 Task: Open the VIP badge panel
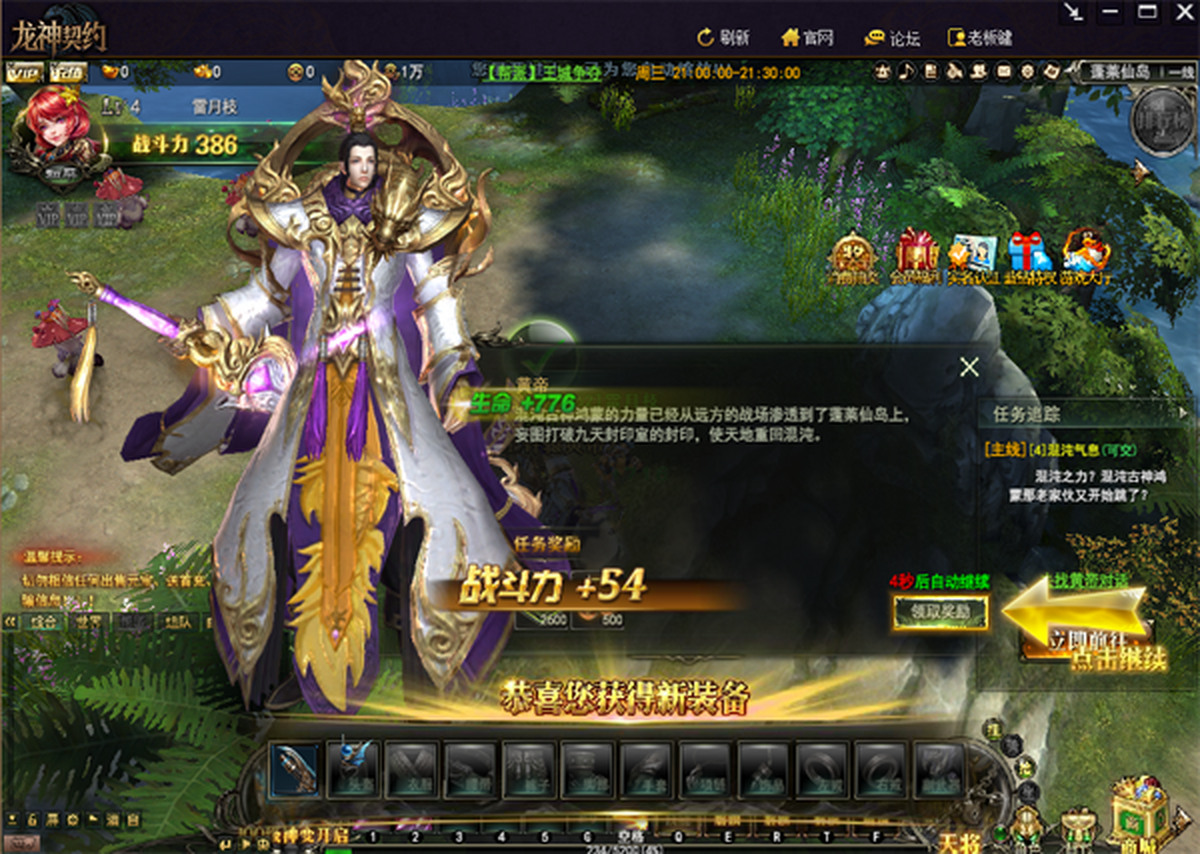point(21,72)
